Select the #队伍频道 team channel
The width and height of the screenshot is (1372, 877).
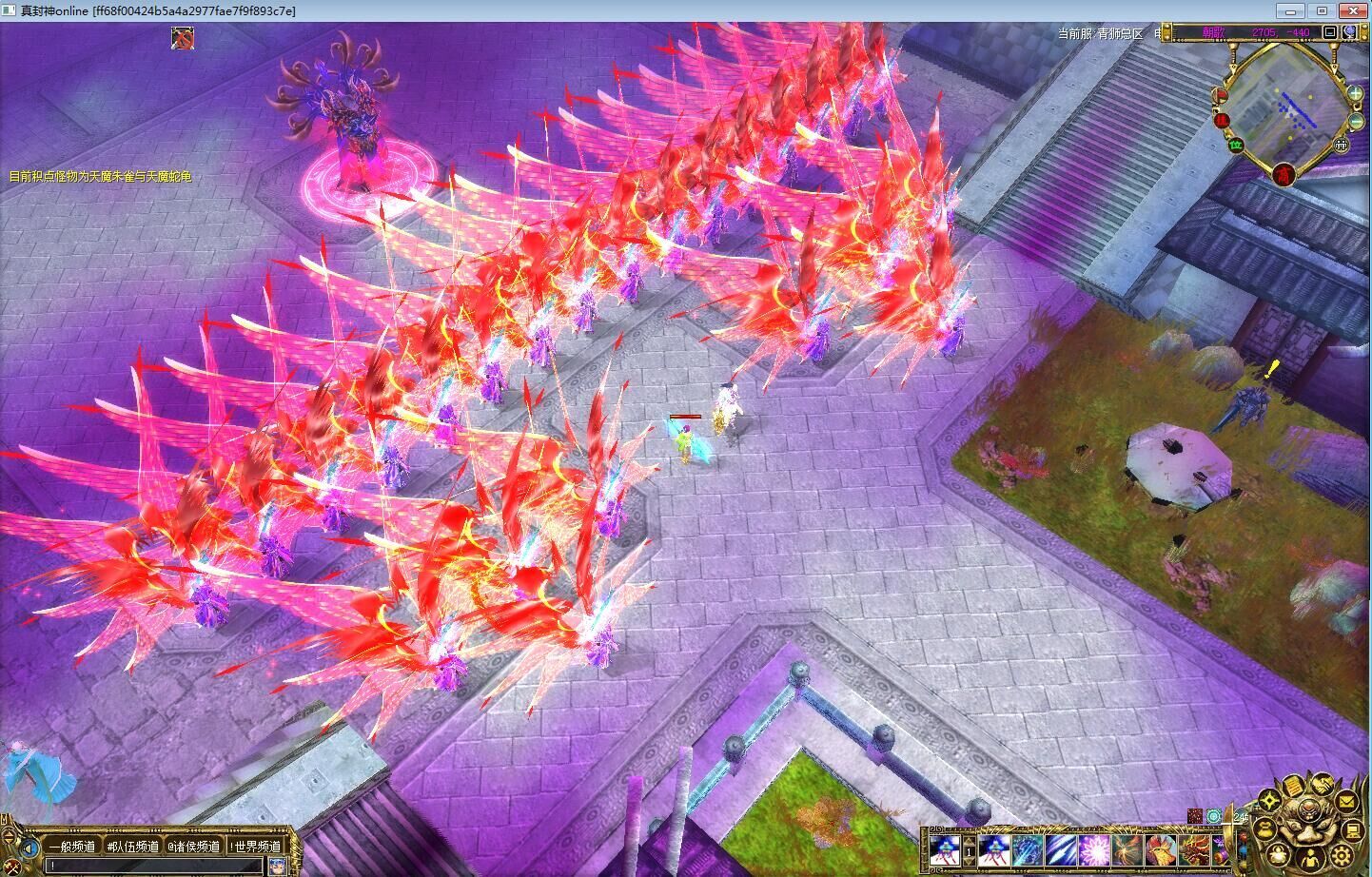pos(133,846)
